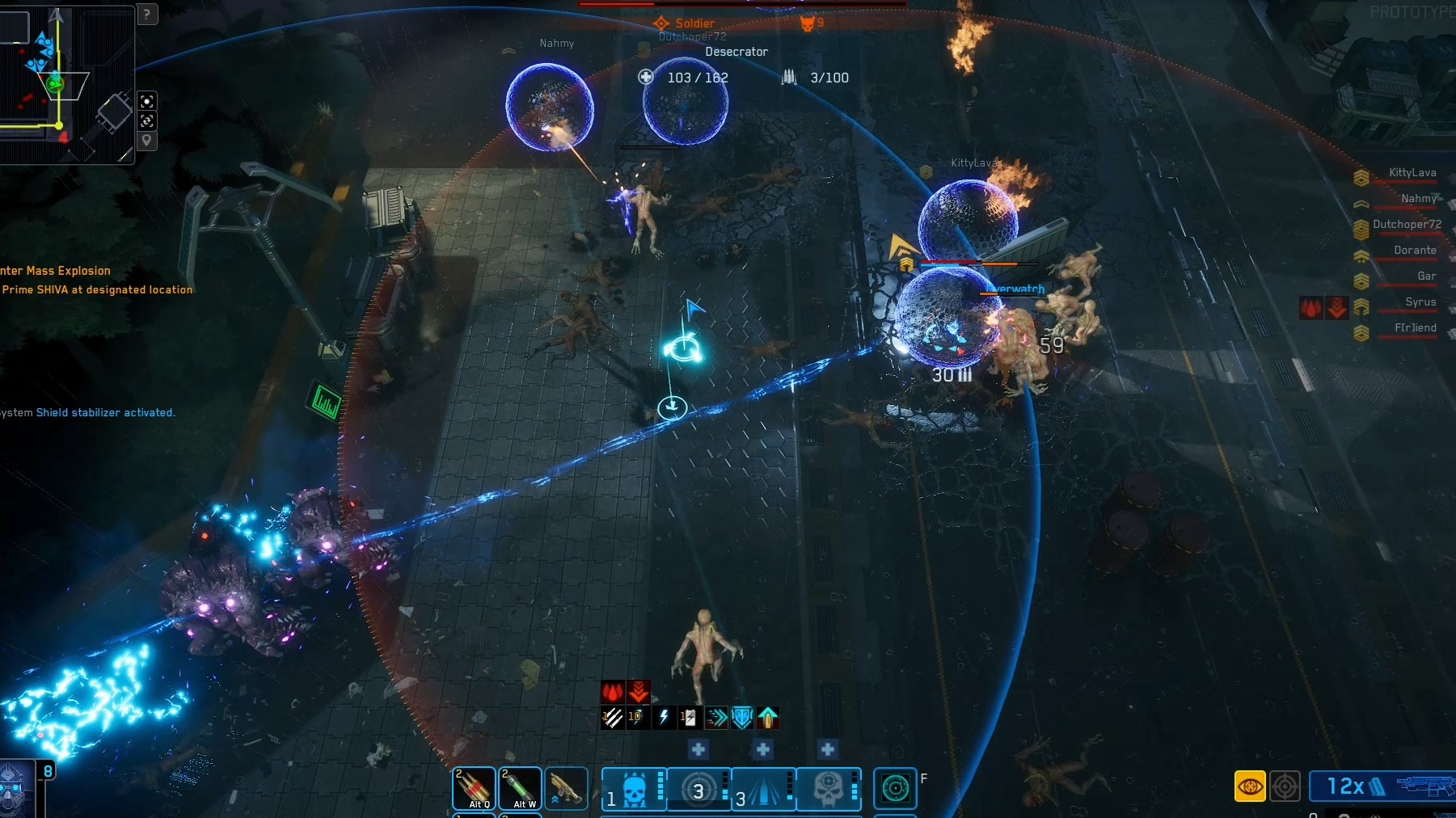This screenshot has height=818, width=1456.
Task: Toggle the yellow eye vision button
Action: [1250, 786]
